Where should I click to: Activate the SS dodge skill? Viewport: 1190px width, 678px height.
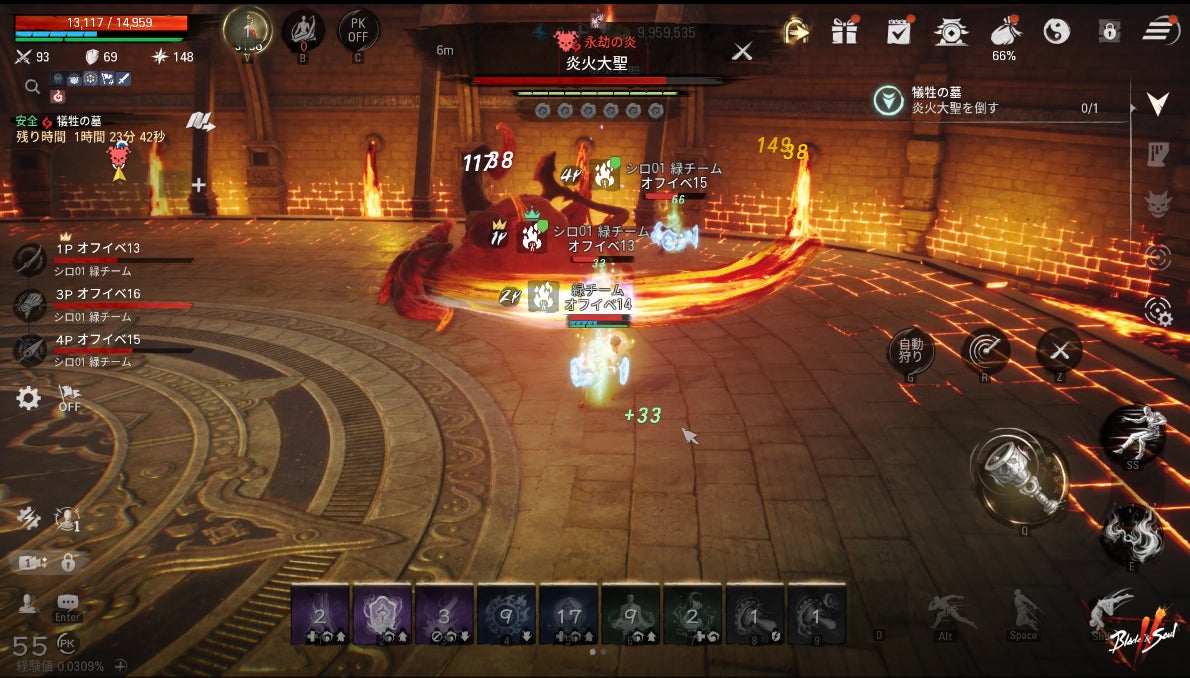tap(1133, 433)
